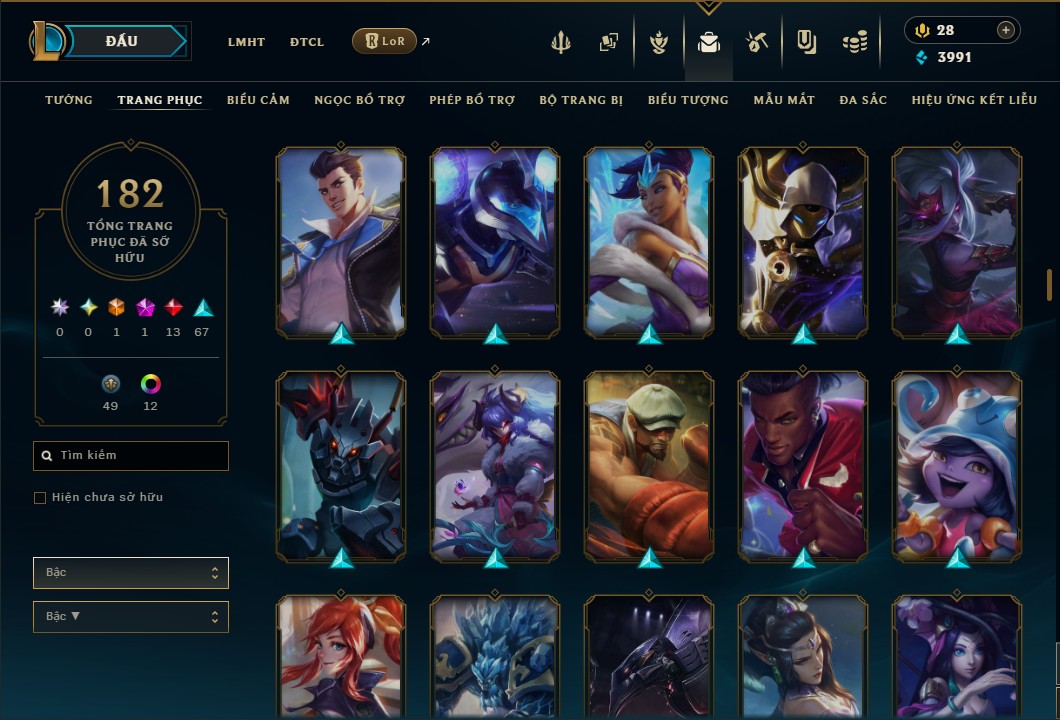Go to the NGỌC BỔ TRỢ tab

coord(359,100)
